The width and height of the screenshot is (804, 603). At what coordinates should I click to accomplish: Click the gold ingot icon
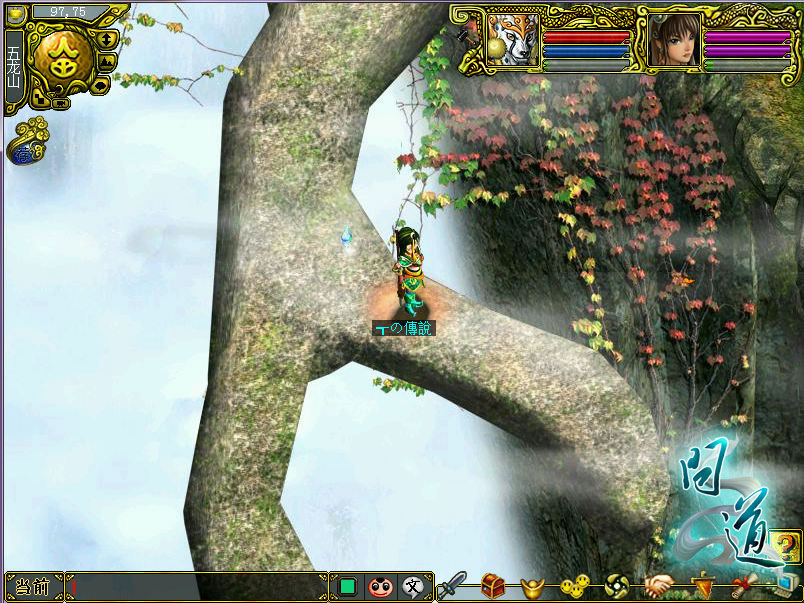(532, 587)
